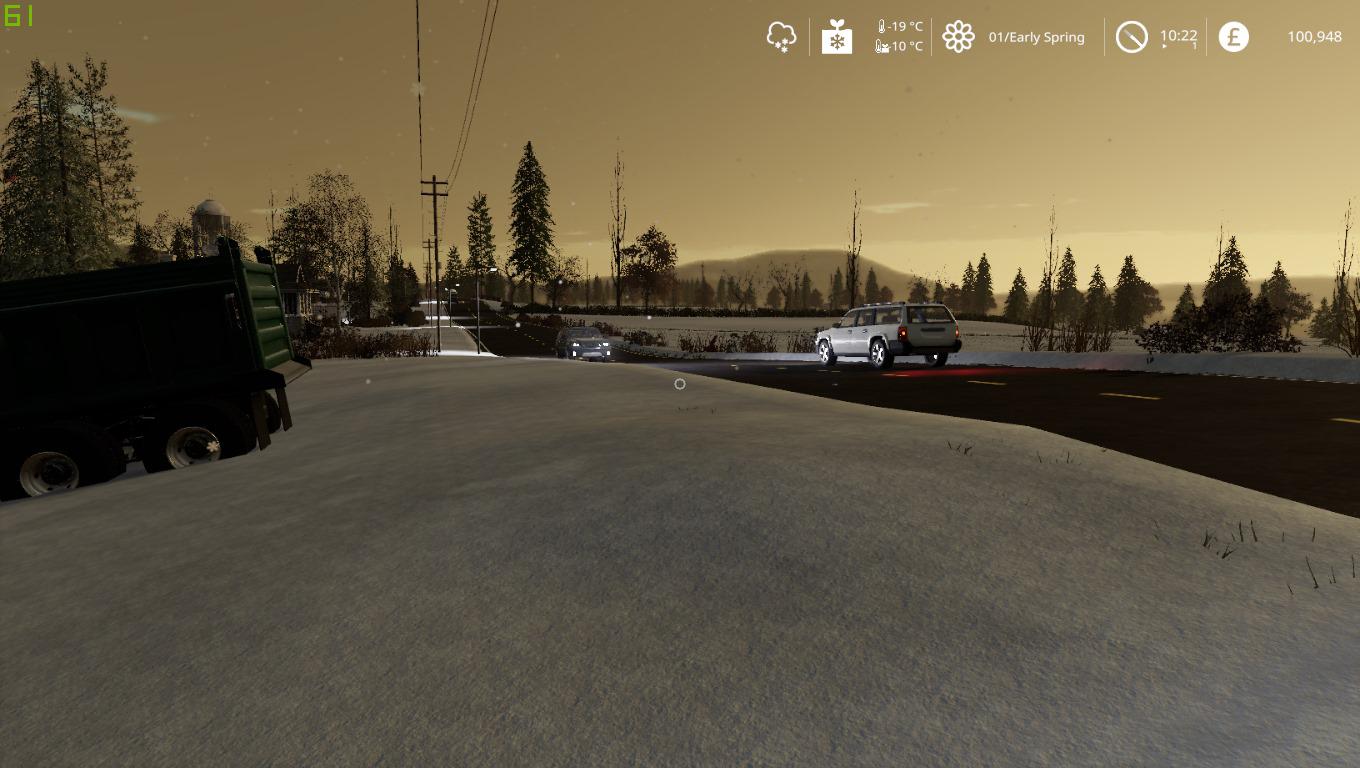Click the snowy cloud weather icon
Viewport: 1360px width, 768px height.
pyautogui.click(x=781, y=37)
